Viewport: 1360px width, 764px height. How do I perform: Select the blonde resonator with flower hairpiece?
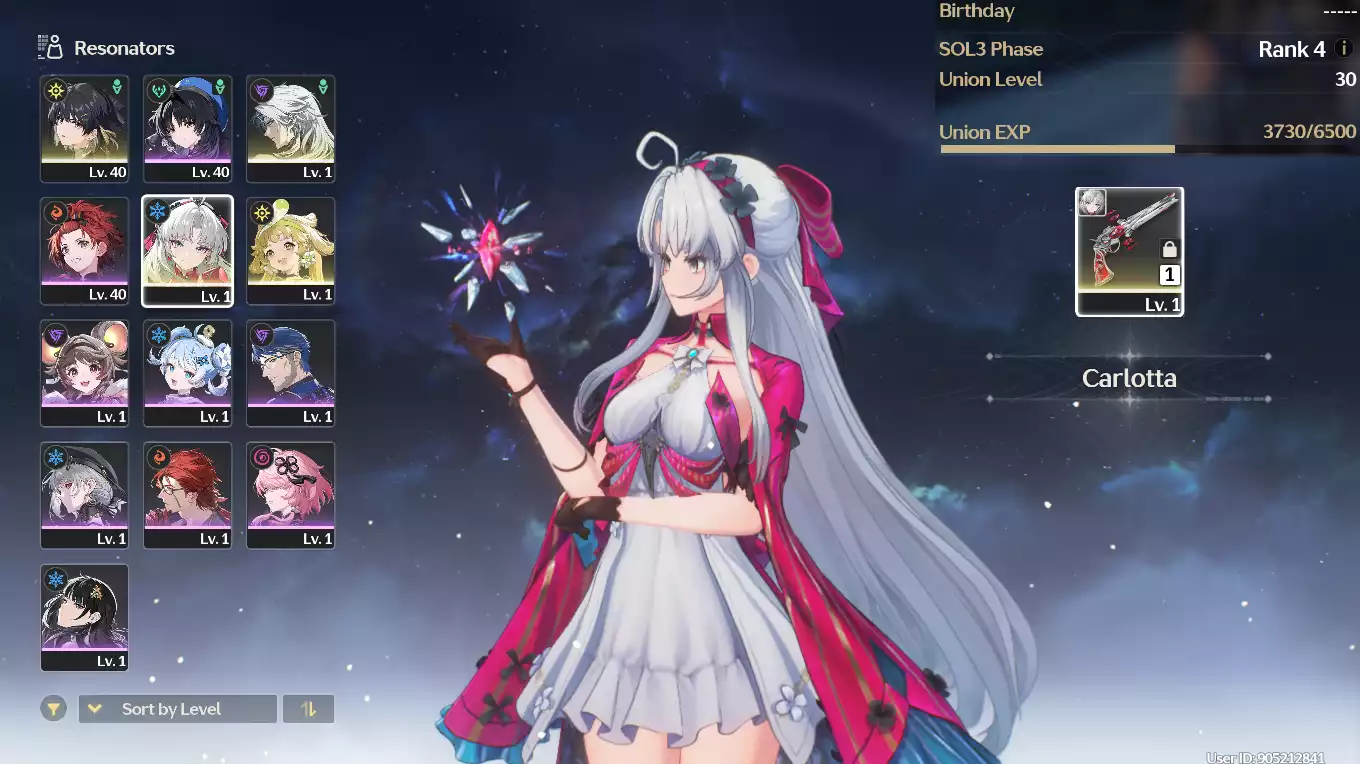291,250
